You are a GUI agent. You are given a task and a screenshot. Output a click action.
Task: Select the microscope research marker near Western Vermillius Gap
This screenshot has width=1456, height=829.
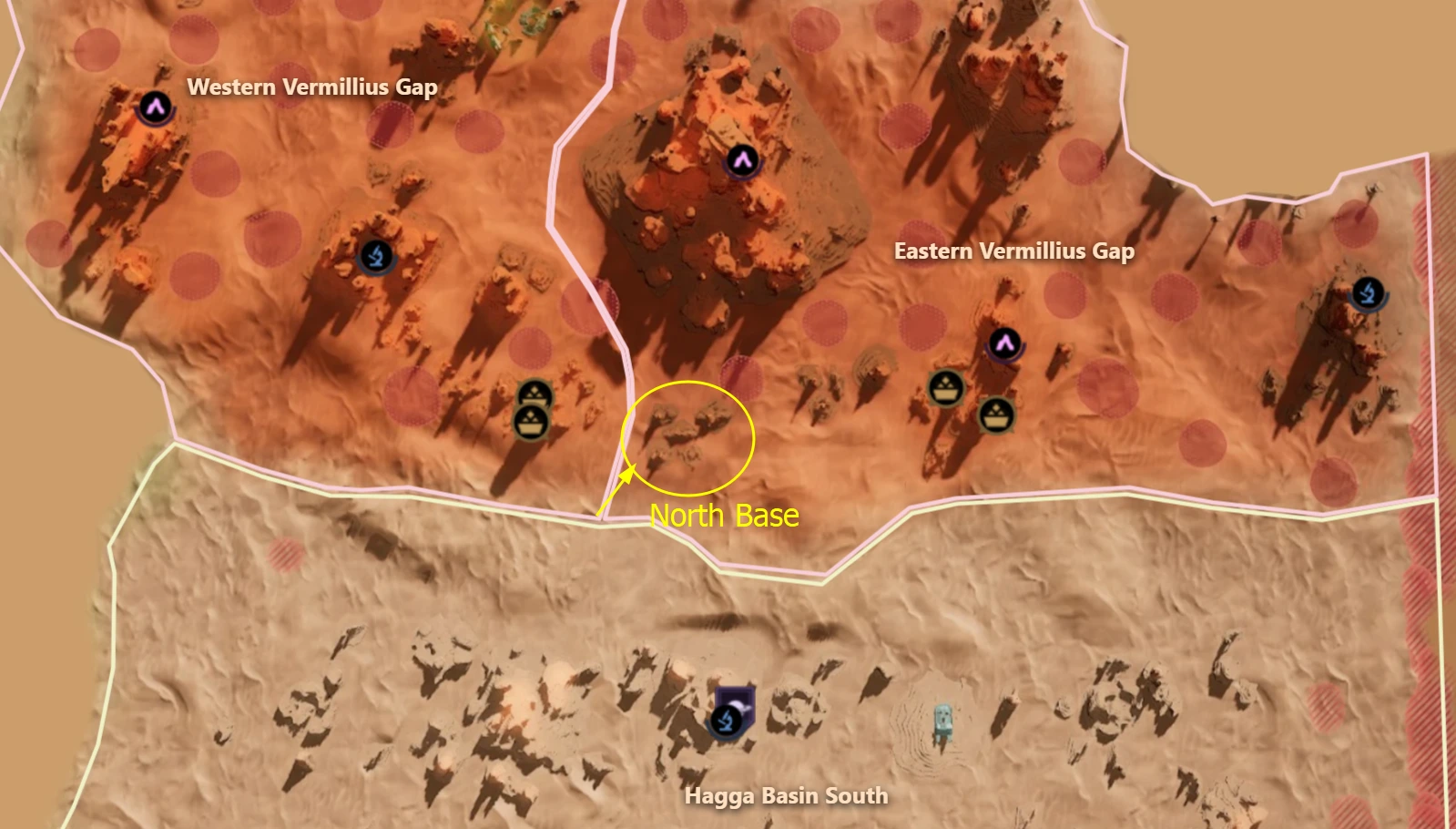(378, 256)
